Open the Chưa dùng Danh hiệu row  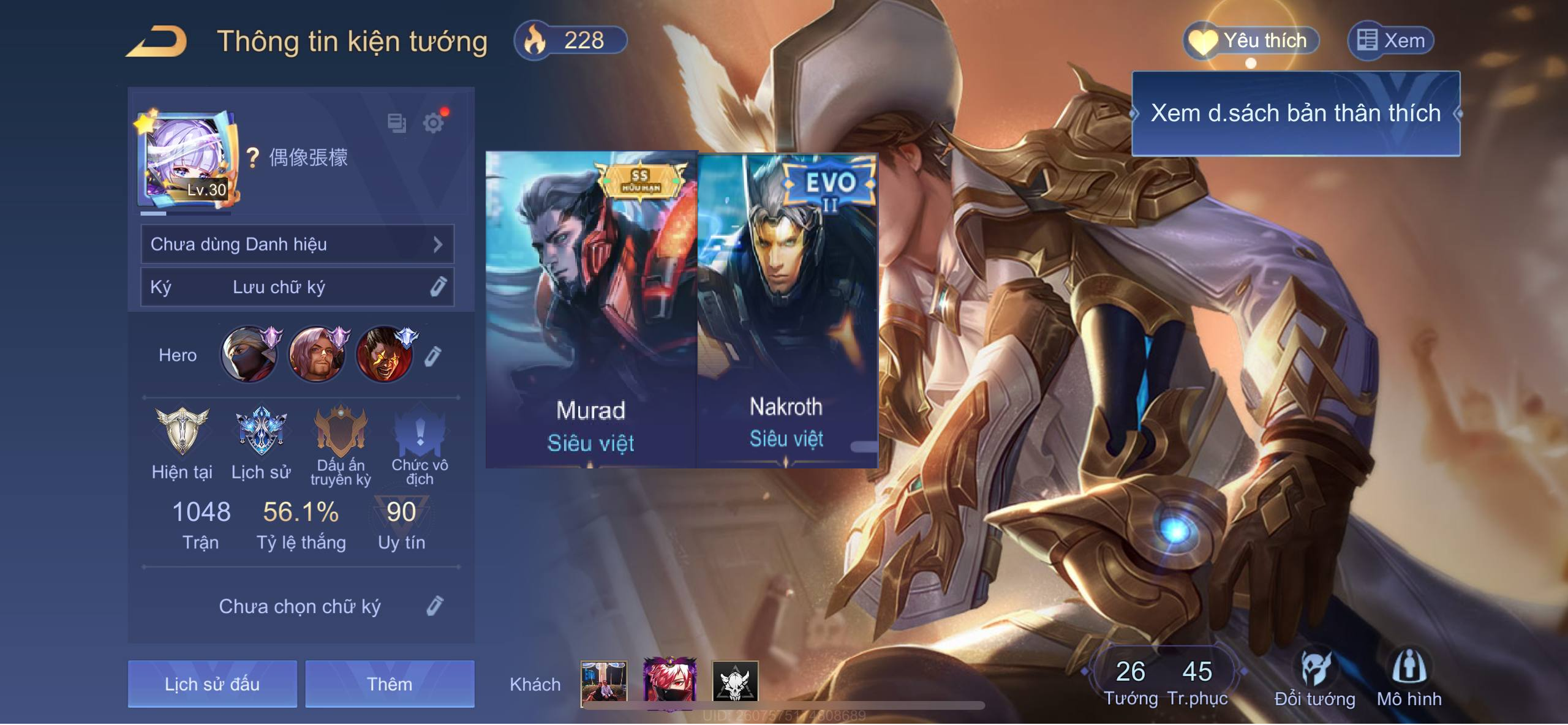(x=297, y=244)
